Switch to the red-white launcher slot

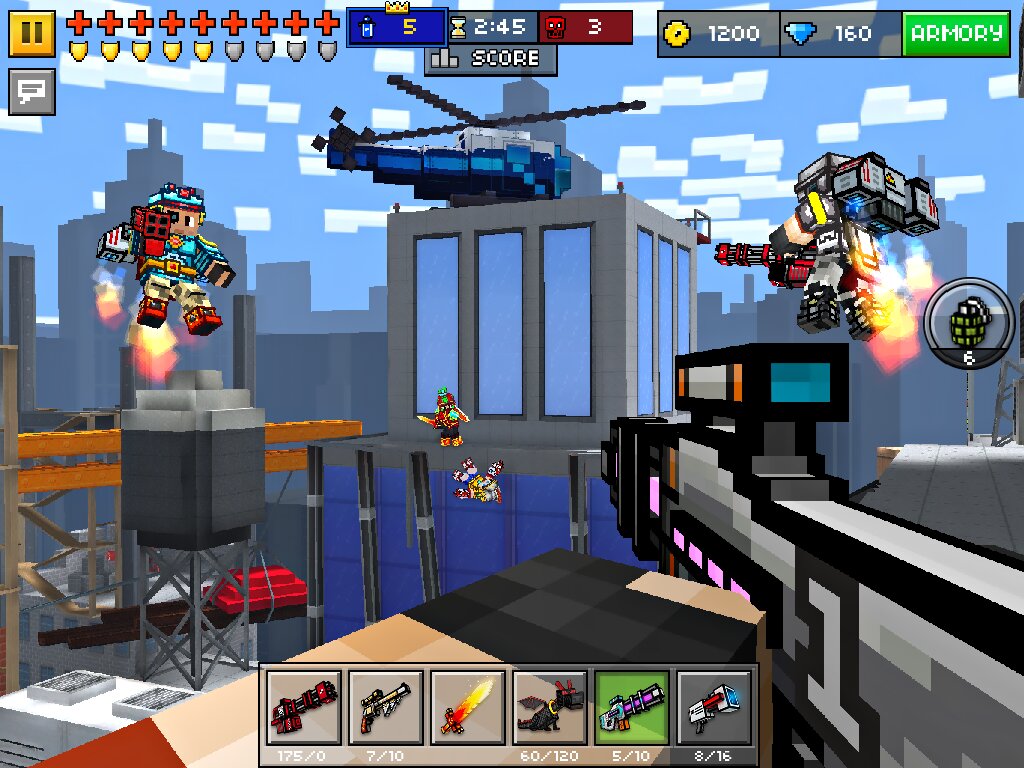pos(713,709)
